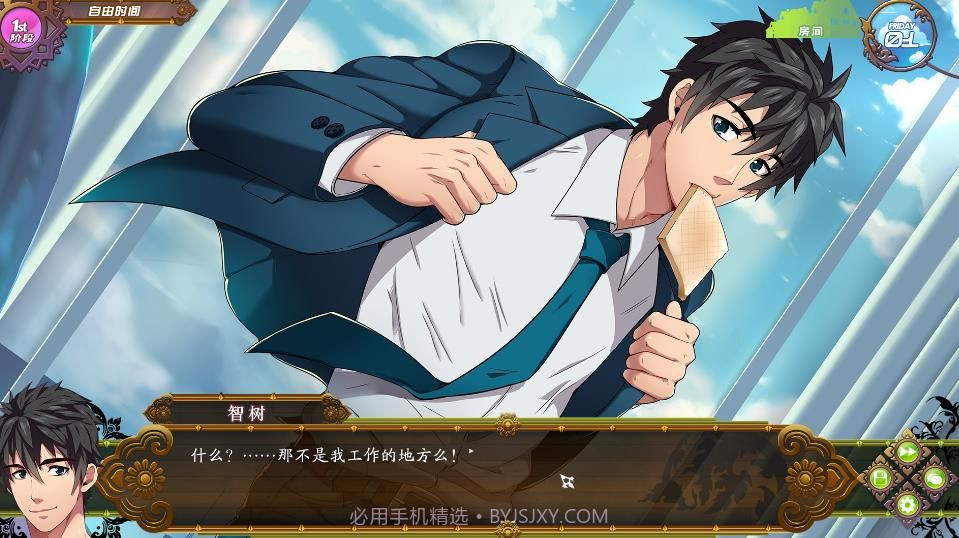
Task: Activate the fast-forward skip button
Action: tap(907, 452)
